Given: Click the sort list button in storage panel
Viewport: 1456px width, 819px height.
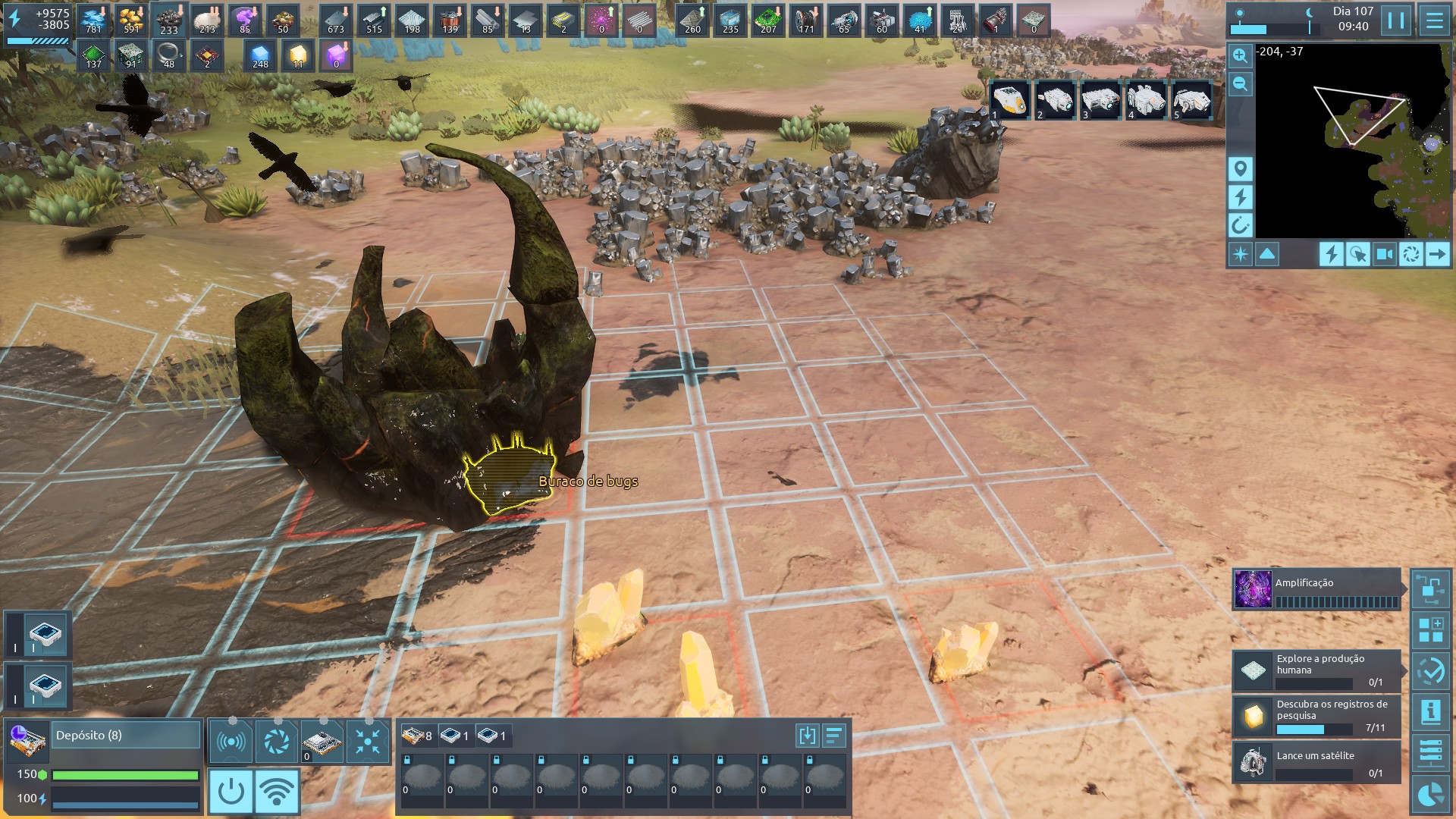Looking at the screenshot, I should [834, 735].
